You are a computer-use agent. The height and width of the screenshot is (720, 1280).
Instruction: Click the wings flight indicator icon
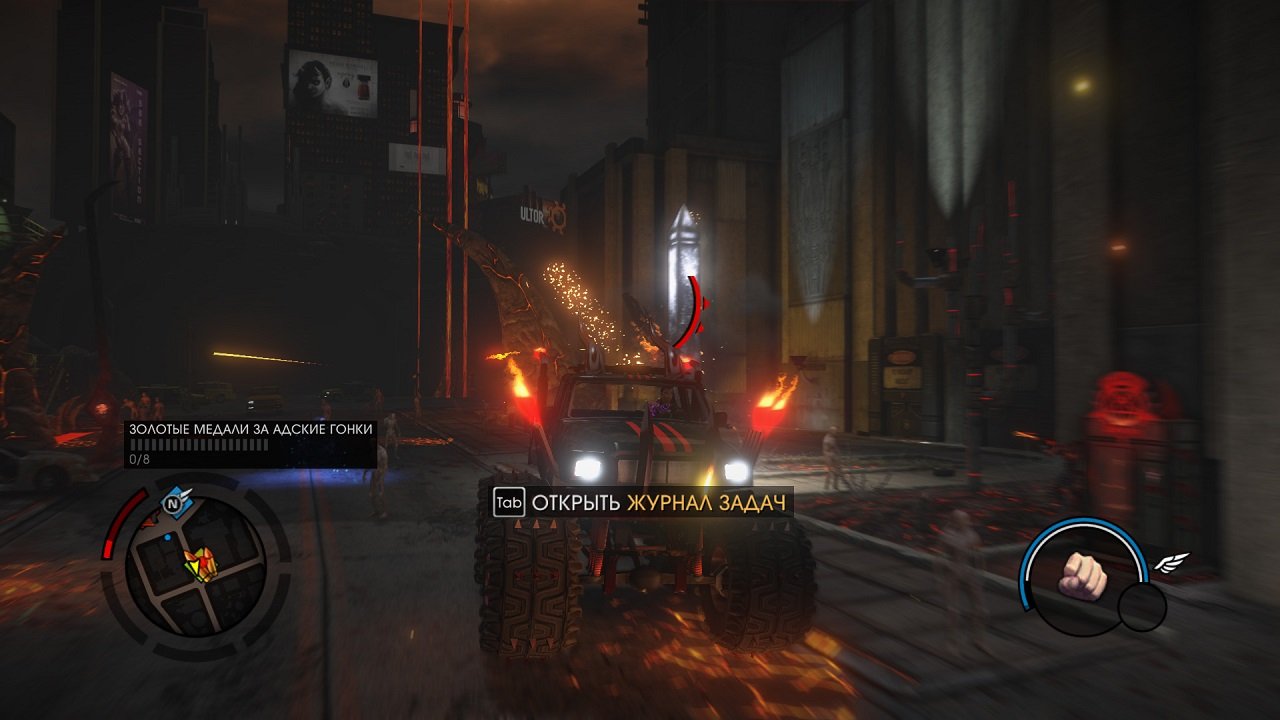pos(1174,562)
